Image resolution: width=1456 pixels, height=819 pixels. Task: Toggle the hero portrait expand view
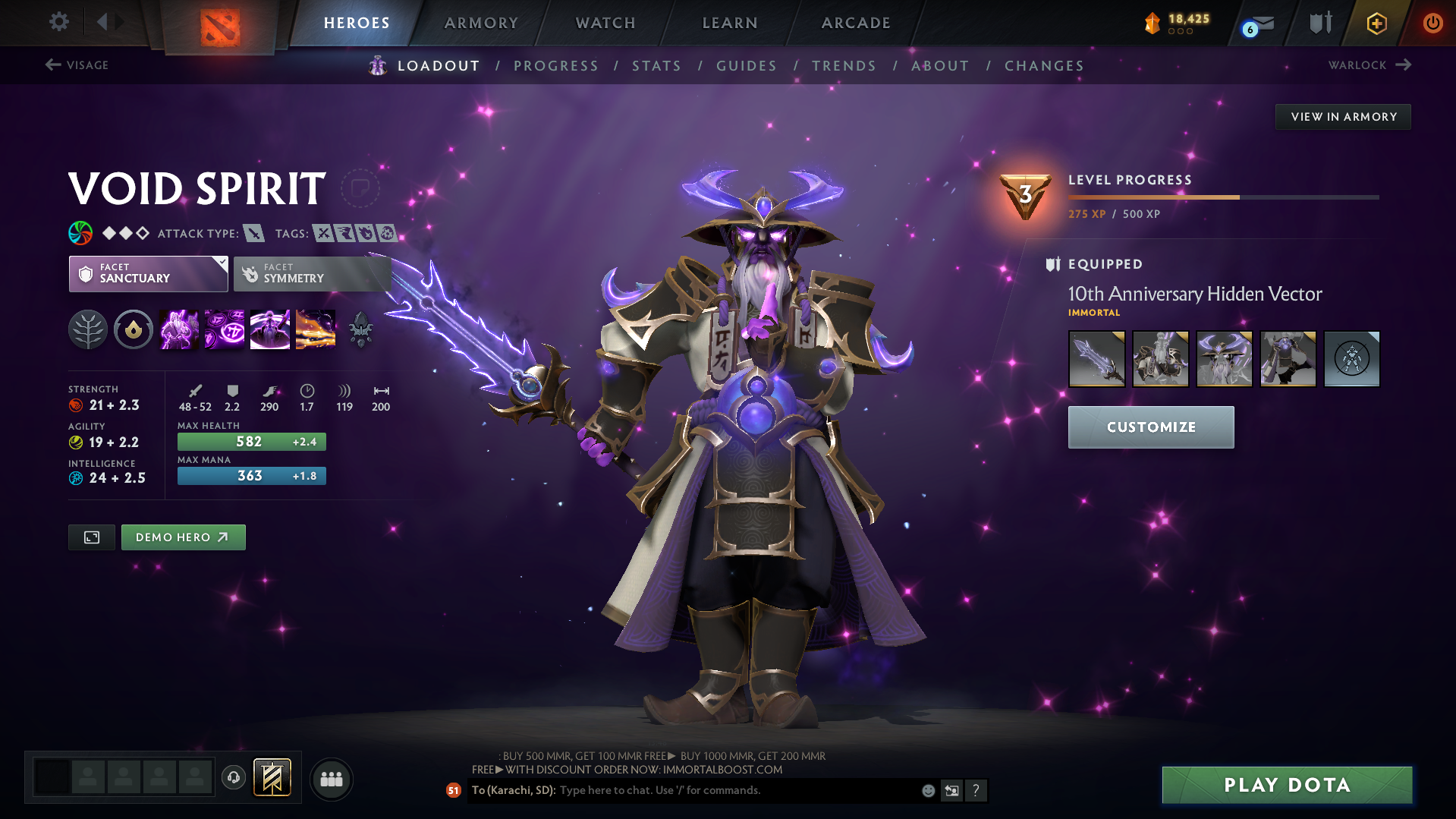[91, 537]
